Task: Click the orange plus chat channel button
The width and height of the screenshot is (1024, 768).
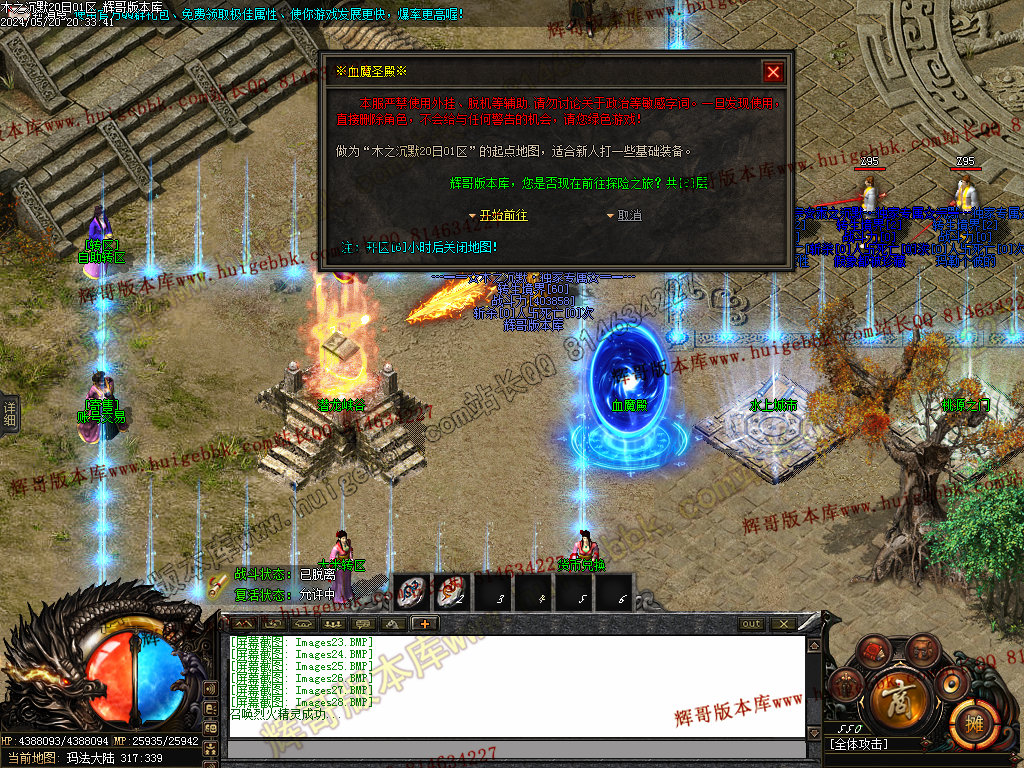Action: point(424,624)
